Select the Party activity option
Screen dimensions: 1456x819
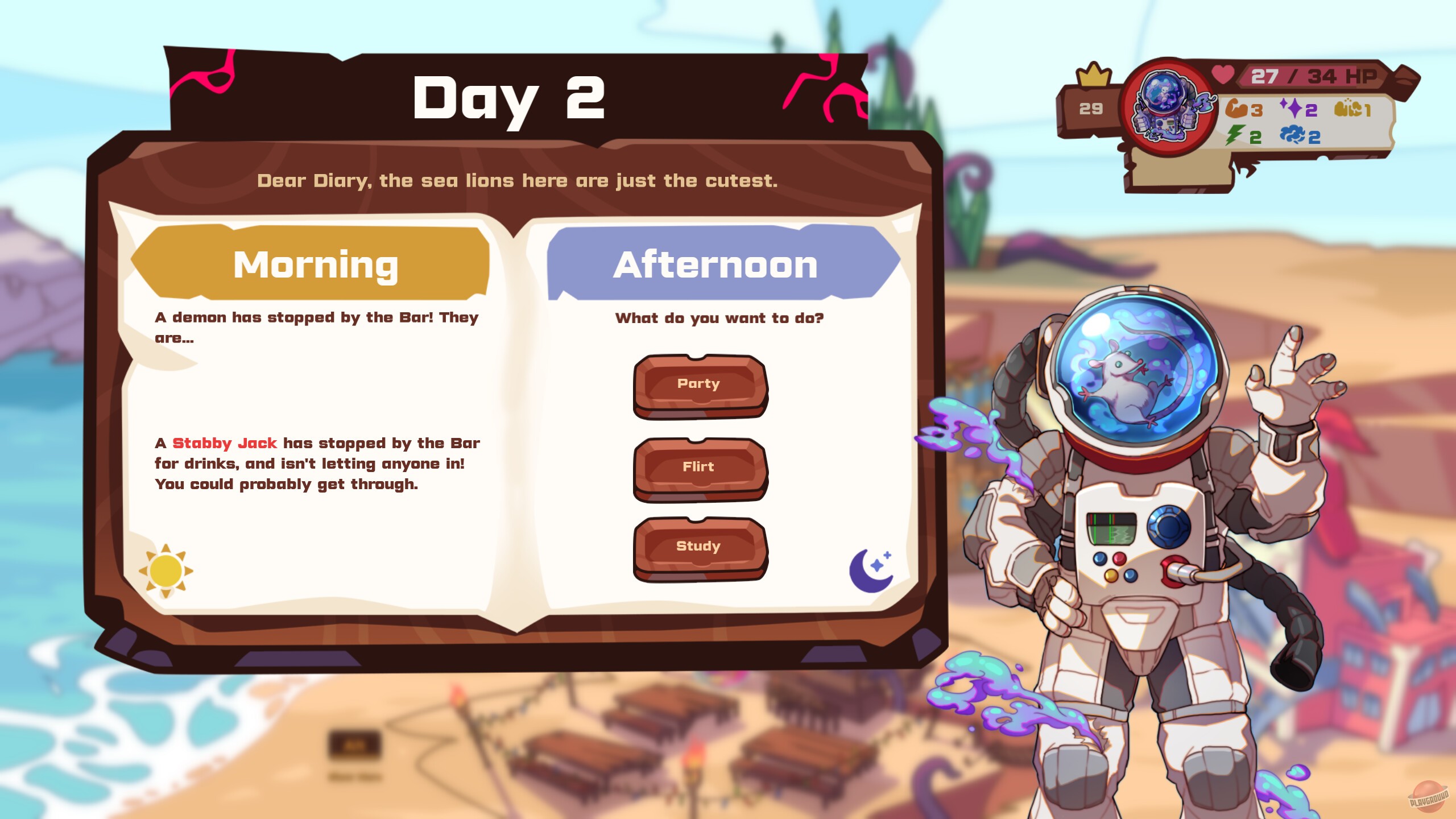(x=700, y=384)
